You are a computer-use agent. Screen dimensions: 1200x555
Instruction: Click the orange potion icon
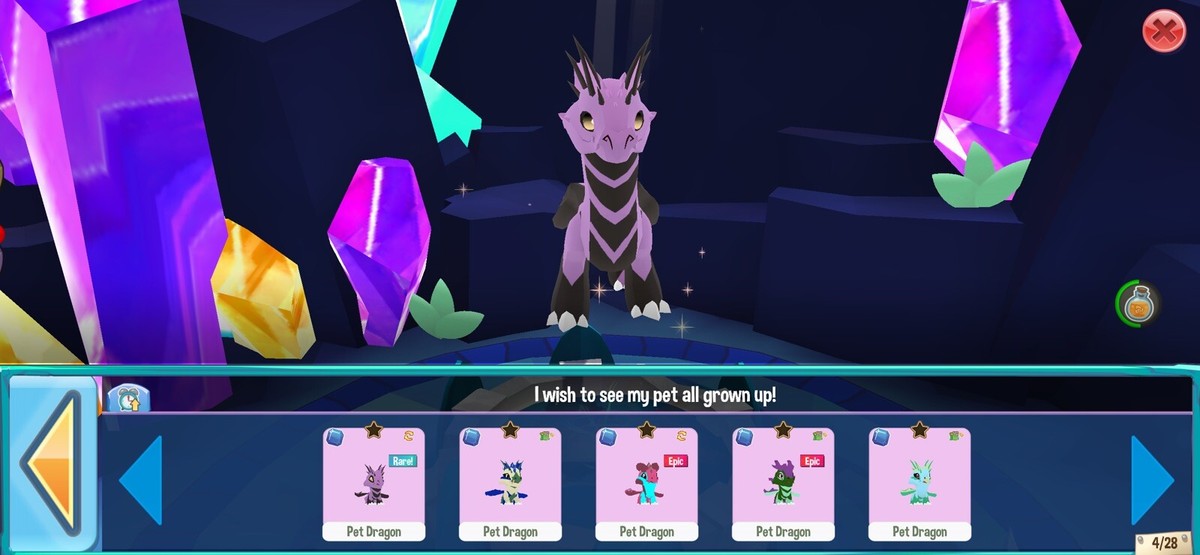click(x=1136, y=304)
